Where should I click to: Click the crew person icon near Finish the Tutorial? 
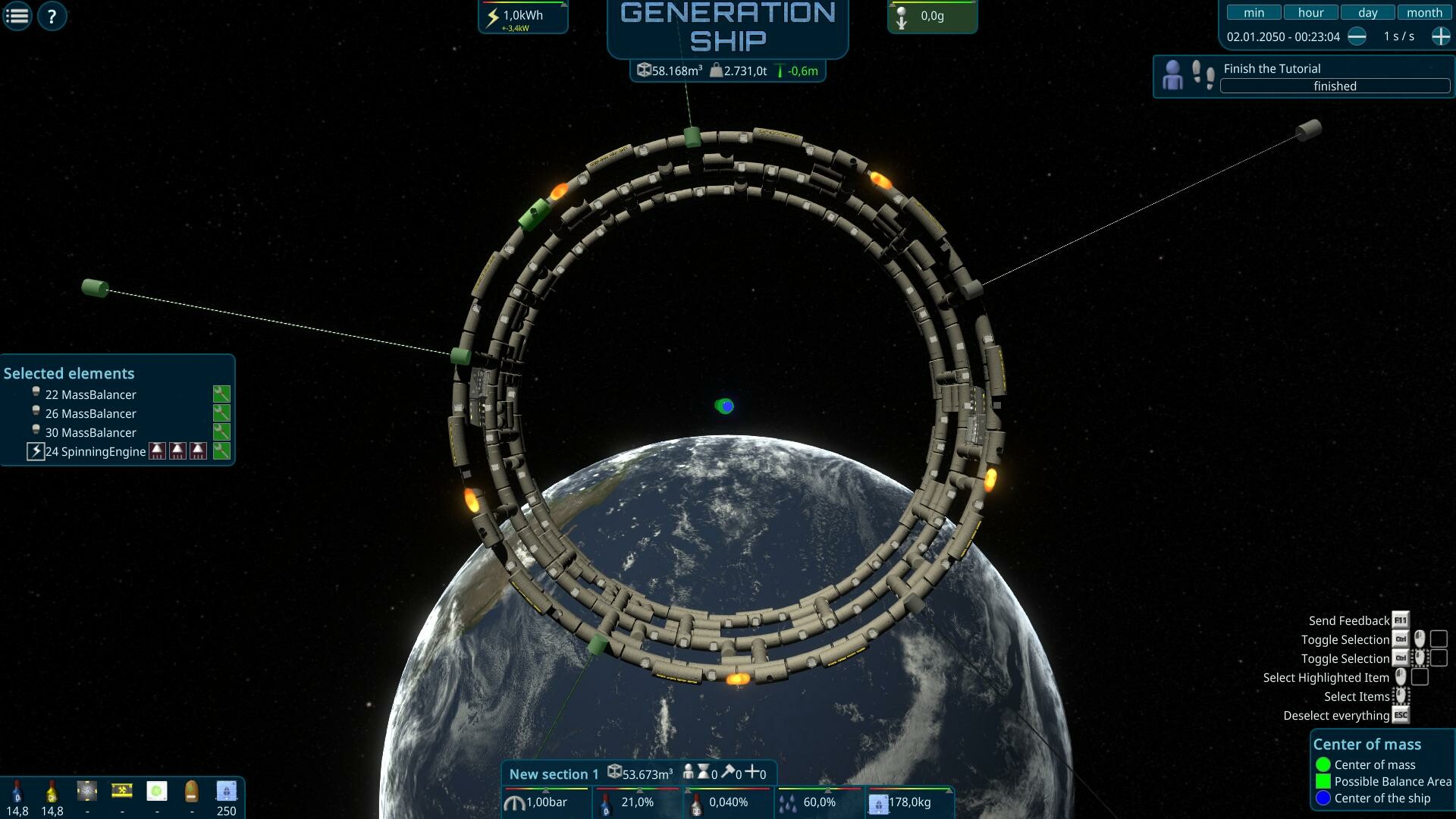point(1173,74)
